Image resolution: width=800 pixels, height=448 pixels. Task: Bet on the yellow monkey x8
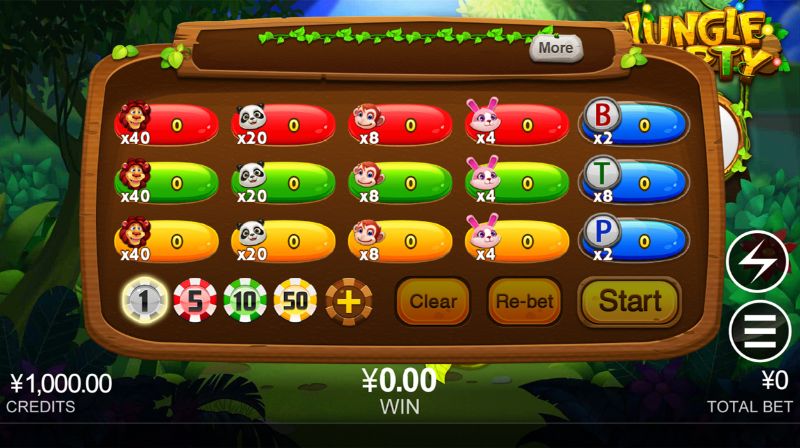401,240
